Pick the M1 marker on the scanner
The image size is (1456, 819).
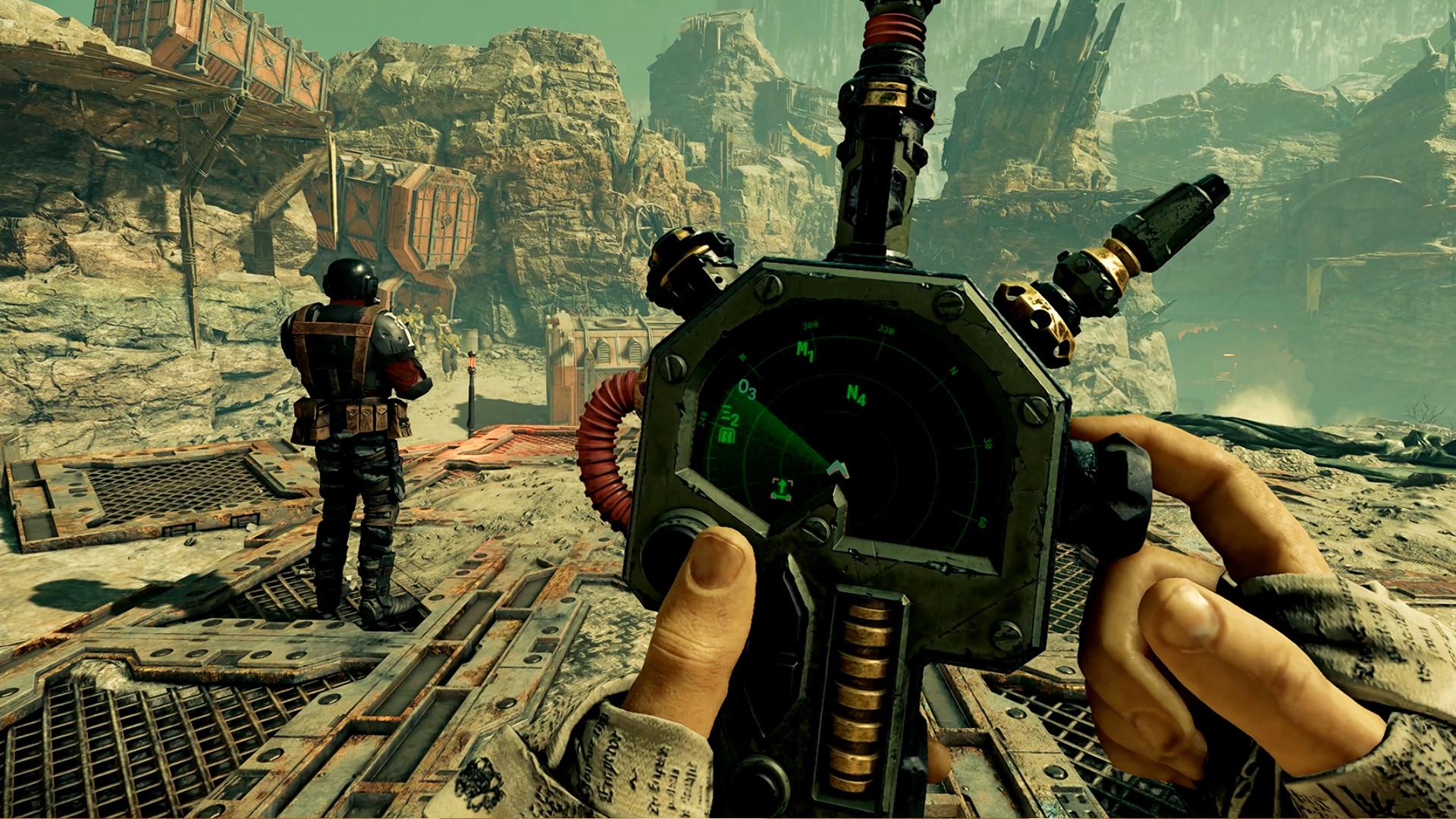tap(805, 351)
